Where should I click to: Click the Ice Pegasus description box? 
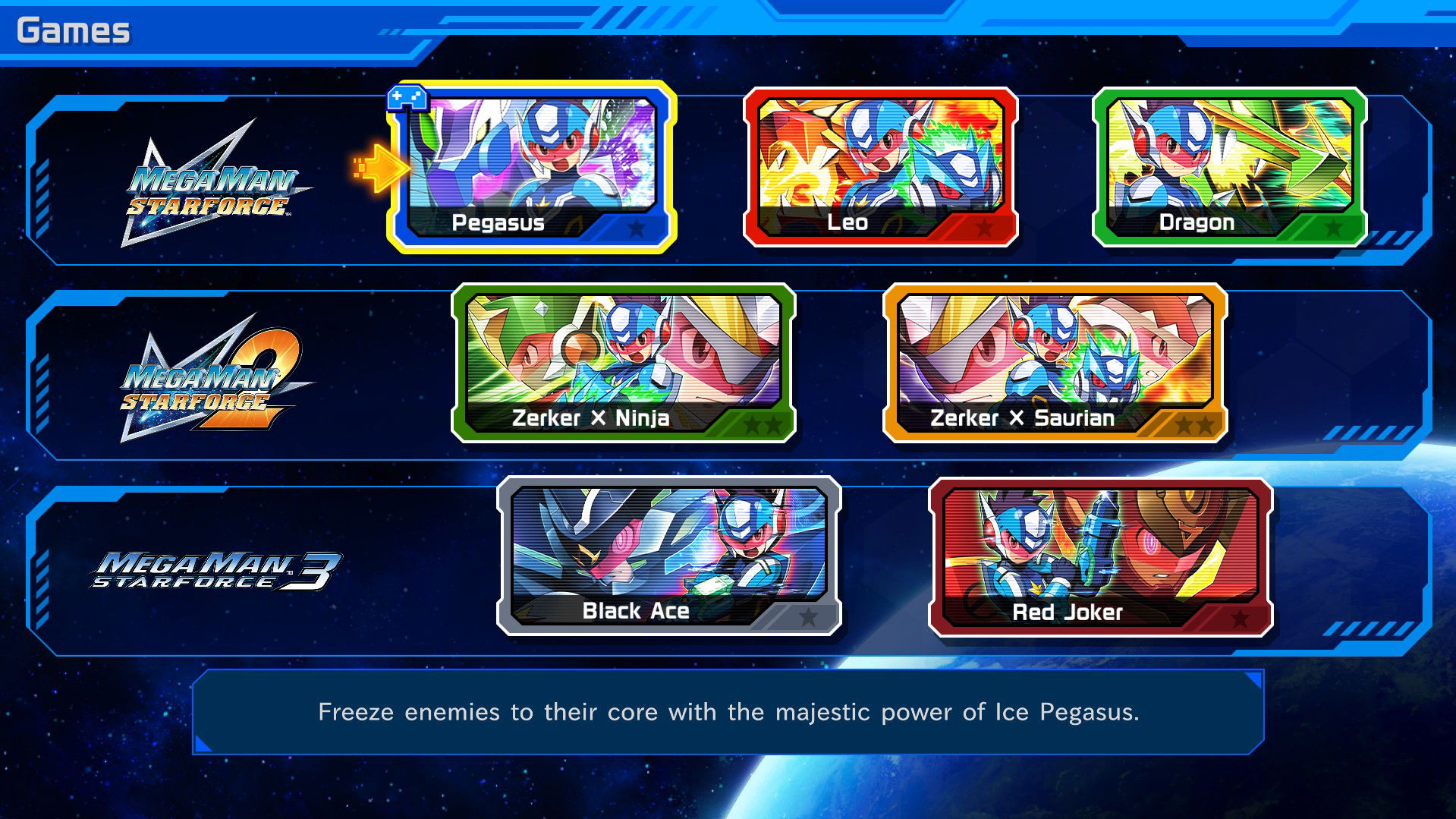[x=728, y=712]
